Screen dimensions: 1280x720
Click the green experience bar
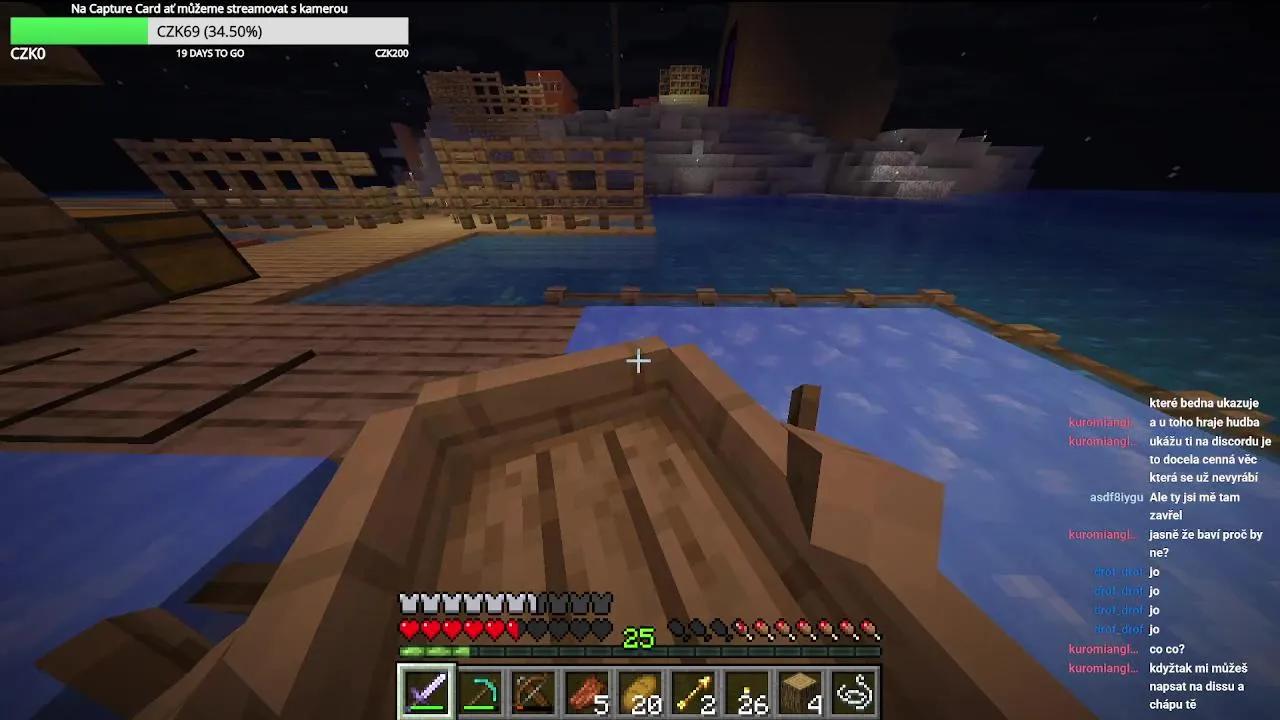coord(435,651)
